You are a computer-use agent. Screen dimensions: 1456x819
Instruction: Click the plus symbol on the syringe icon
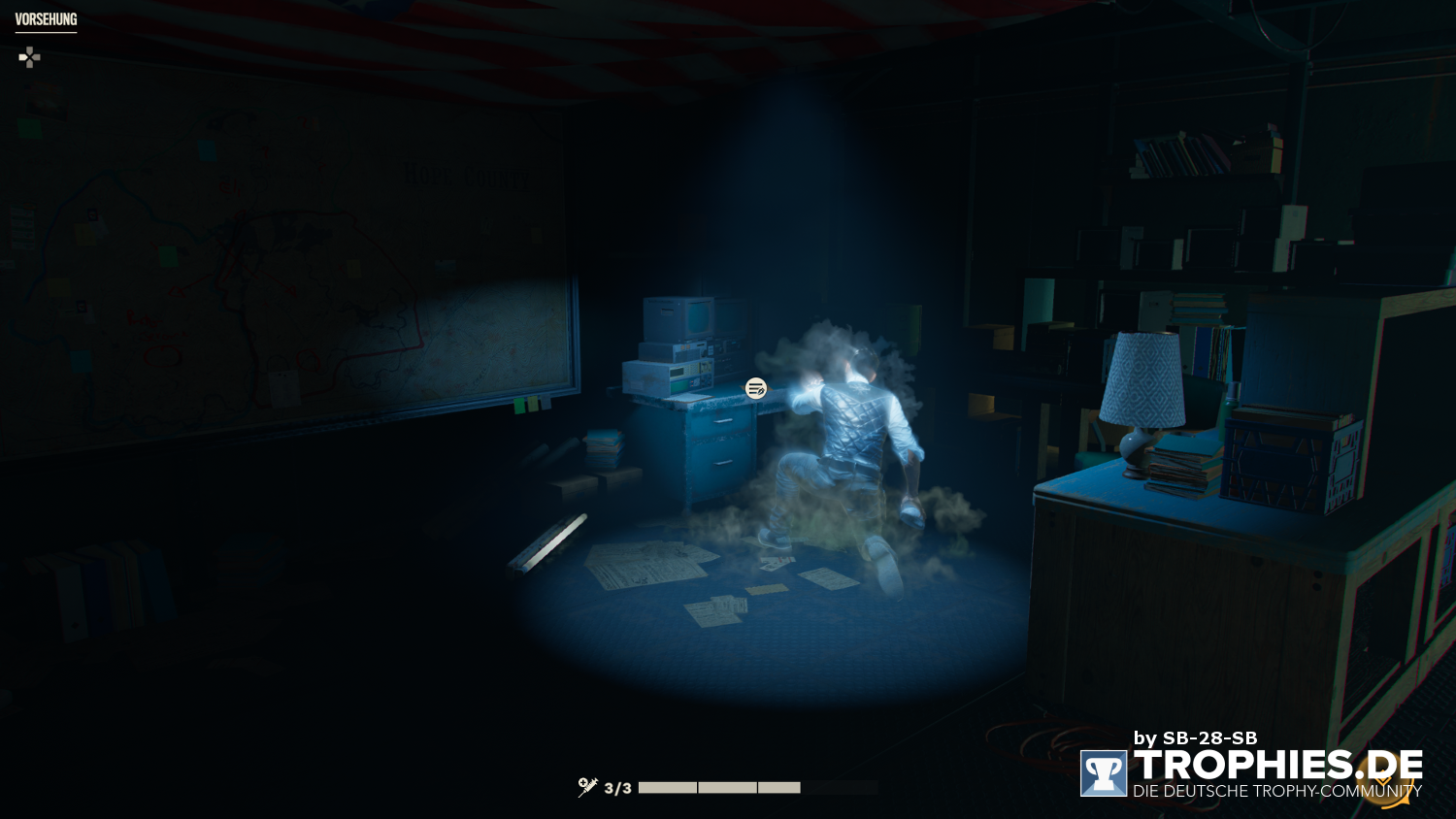tap(581, 781)
